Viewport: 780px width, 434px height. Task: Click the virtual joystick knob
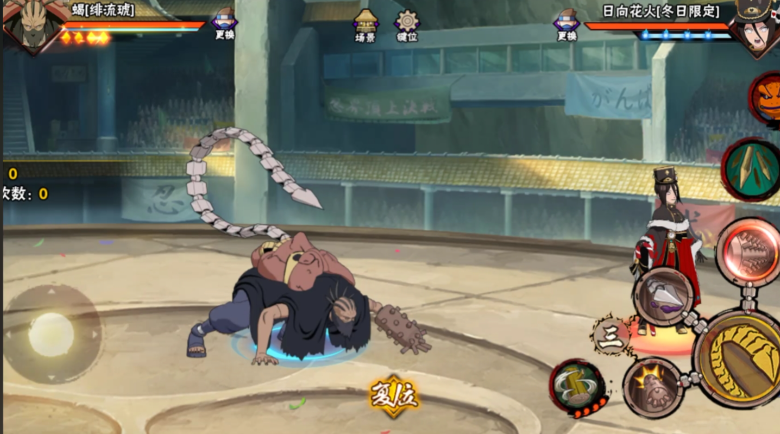(x=51, y=334)
